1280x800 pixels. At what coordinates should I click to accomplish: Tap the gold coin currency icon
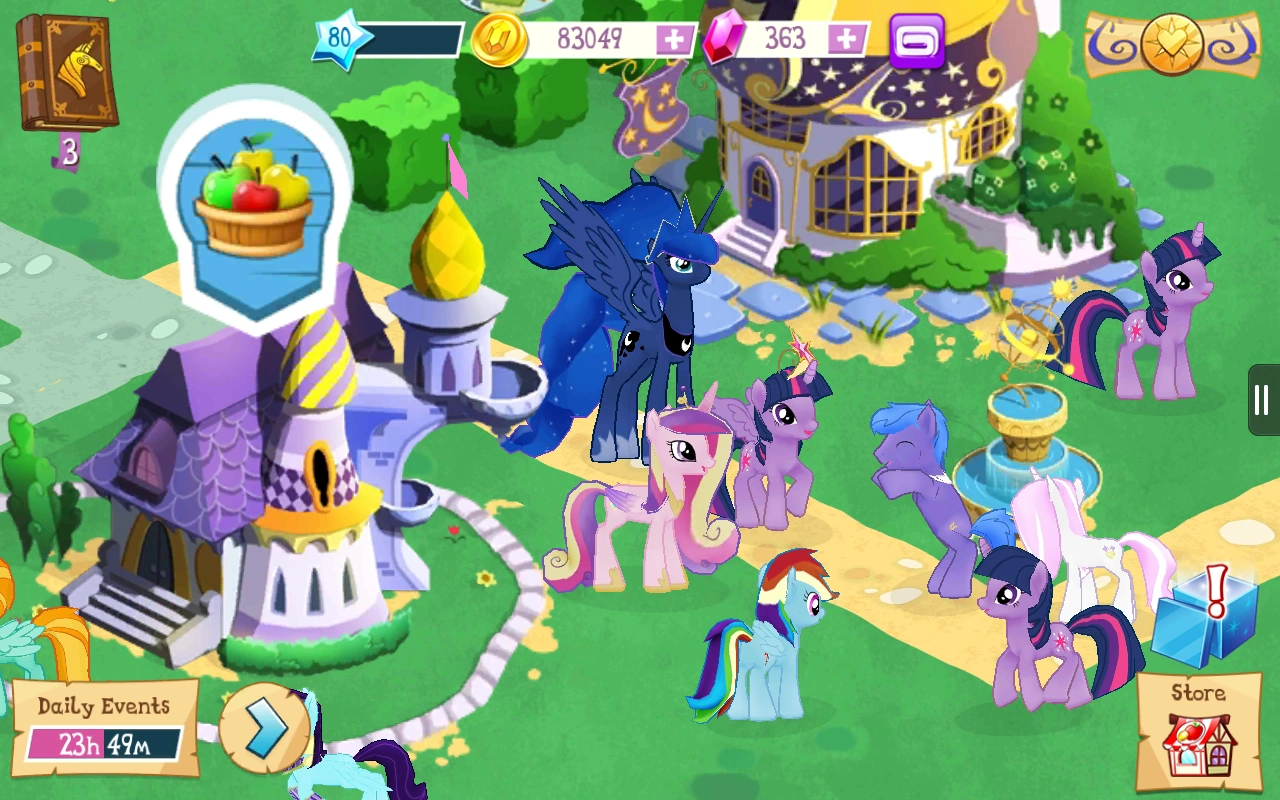[x=497, y=38]
